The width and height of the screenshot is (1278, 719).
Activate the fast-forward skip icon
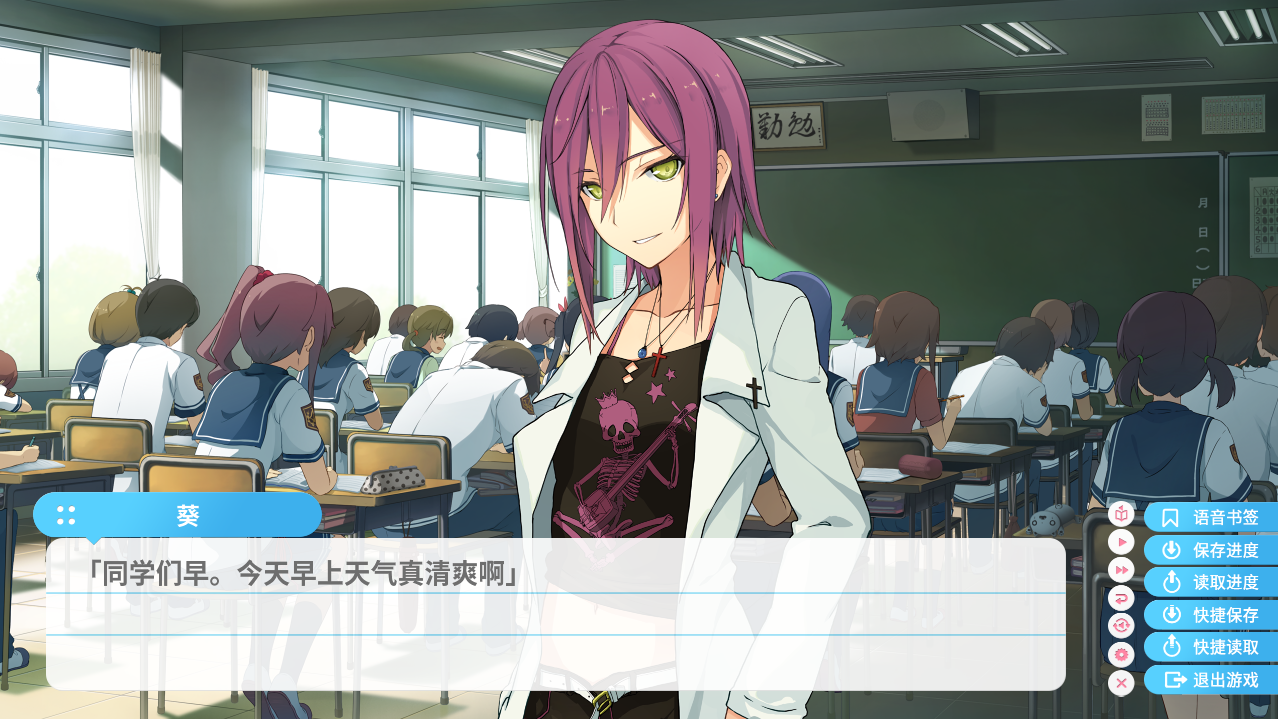pyautogui.click(x=1121, y=570)
